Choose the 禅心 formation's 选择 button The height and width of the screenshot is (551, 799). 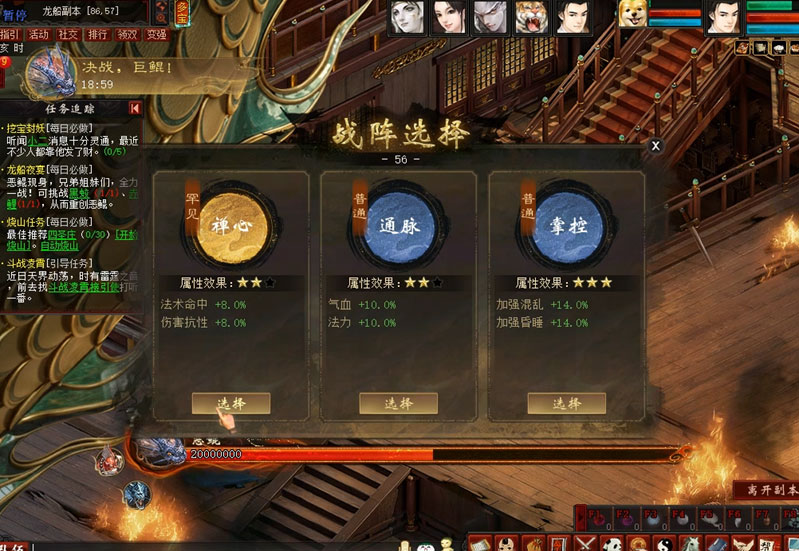(x=231, y=403)
